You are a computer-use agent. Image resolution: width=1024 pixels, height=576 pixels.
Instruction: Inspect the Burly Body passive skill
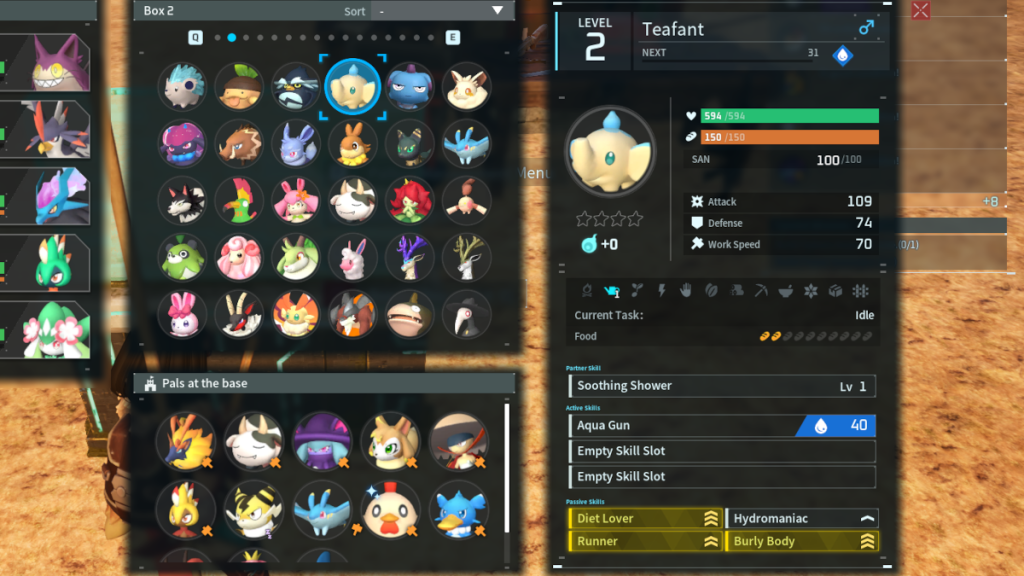coord(802,541)
